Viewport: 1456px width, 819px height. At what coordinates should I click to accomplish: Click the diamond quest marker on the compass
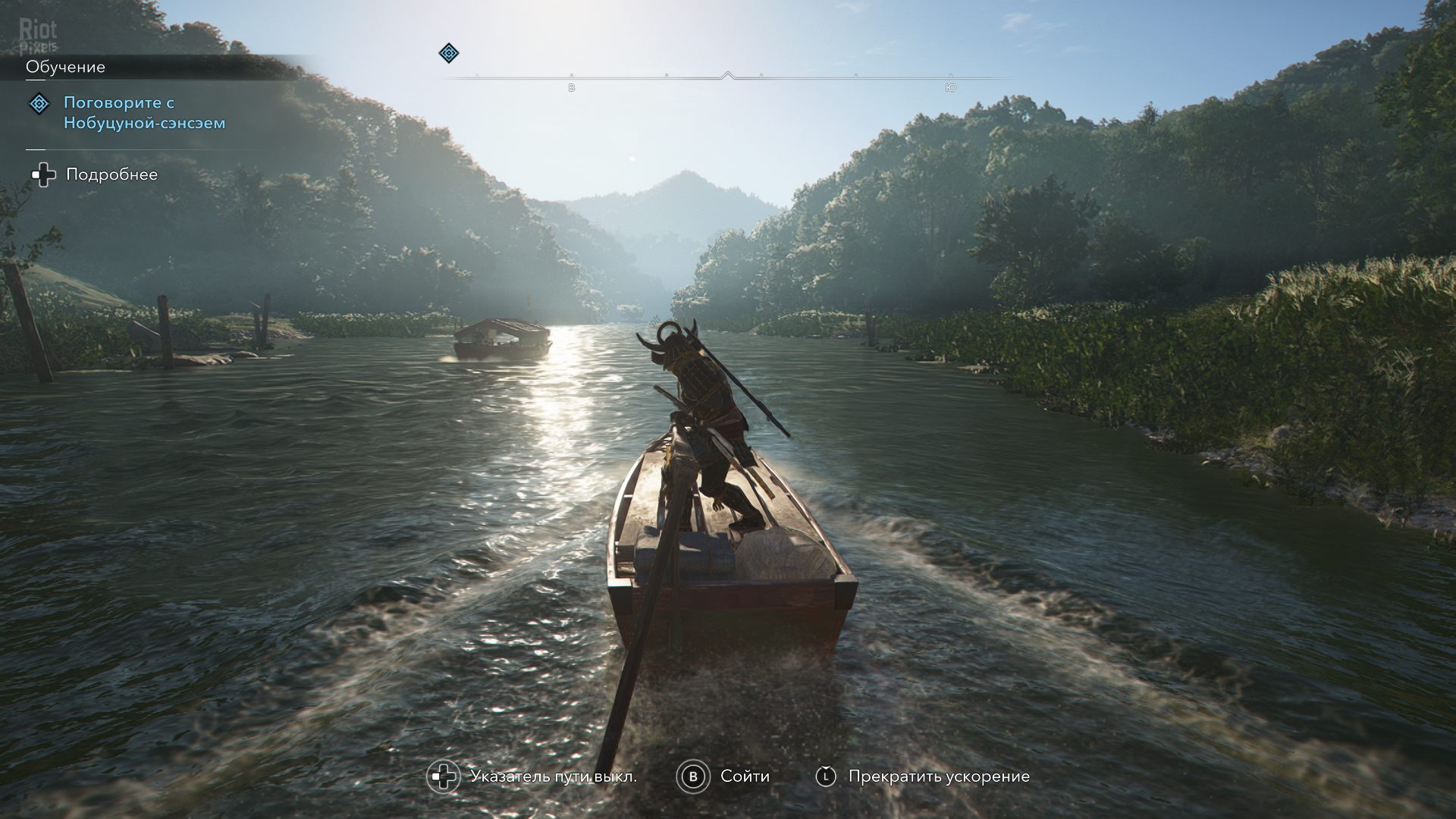449,53
